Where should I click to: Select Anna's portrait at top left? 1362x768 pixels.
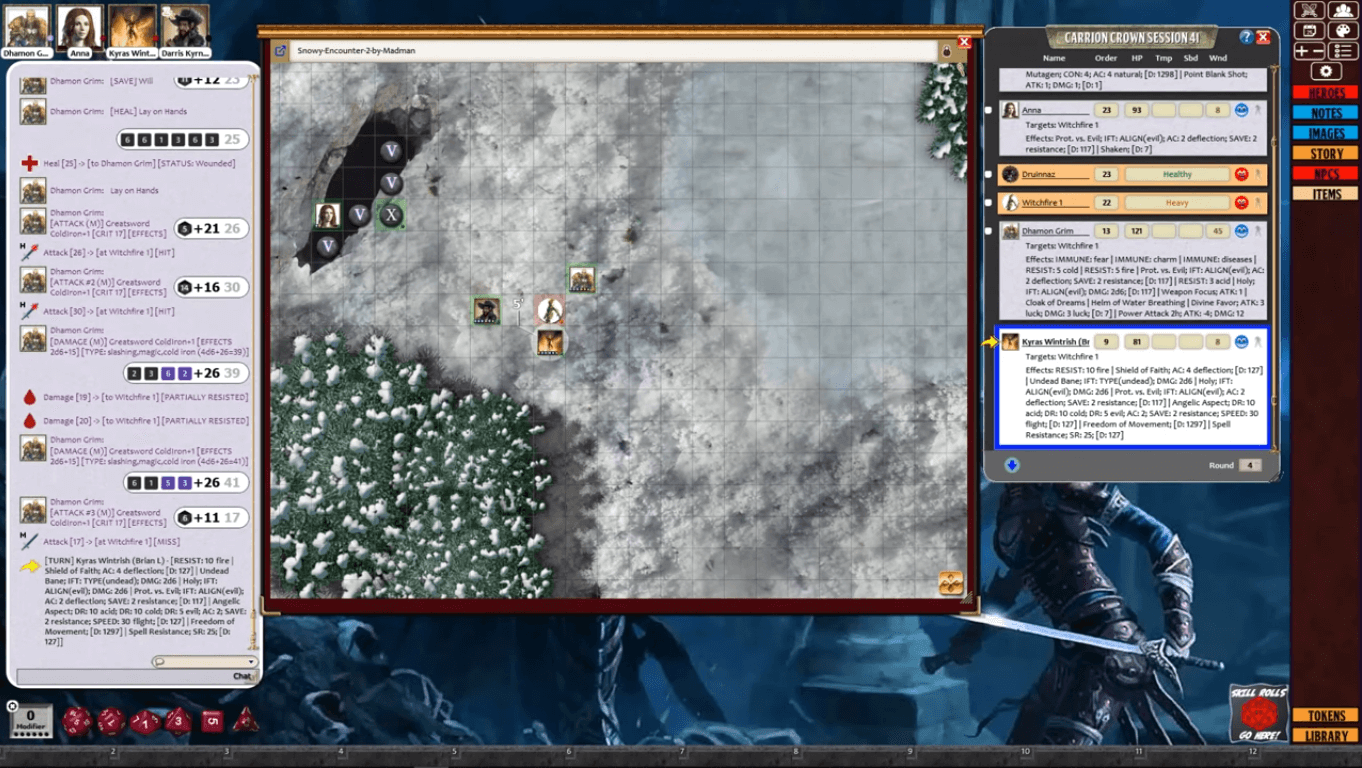80,23
